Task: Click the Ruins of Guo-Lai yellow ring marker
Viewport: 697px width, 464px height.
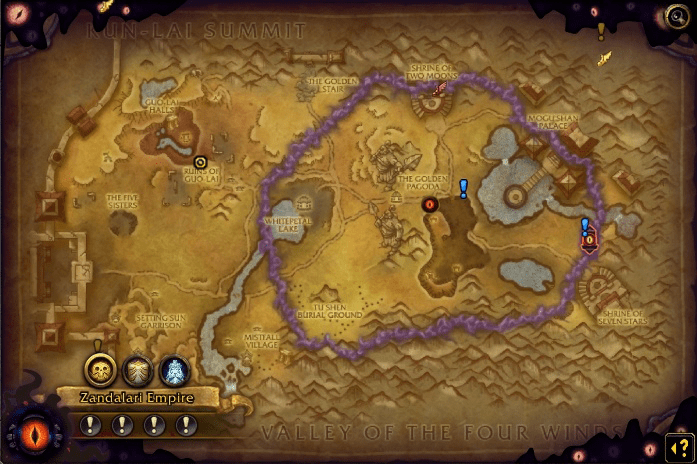Action: point(200,161)
